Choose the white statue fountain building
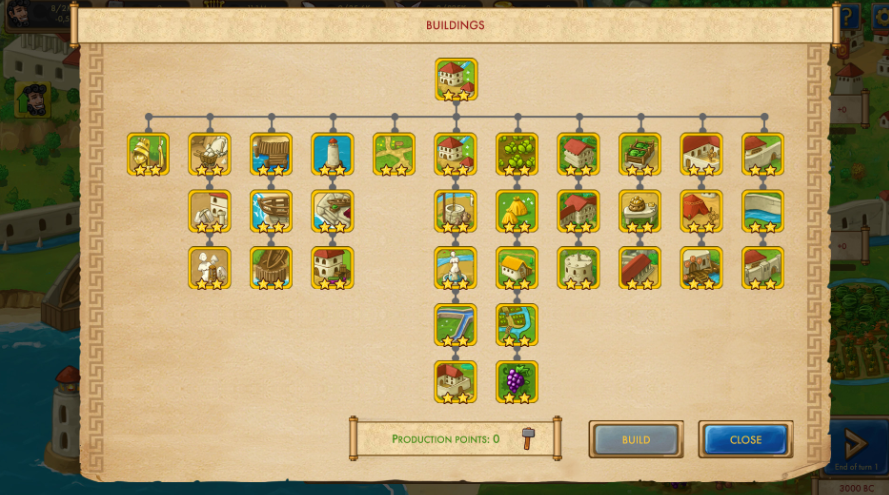The height and width of the screenshot is (495, 889). click(x=455, y=268)
